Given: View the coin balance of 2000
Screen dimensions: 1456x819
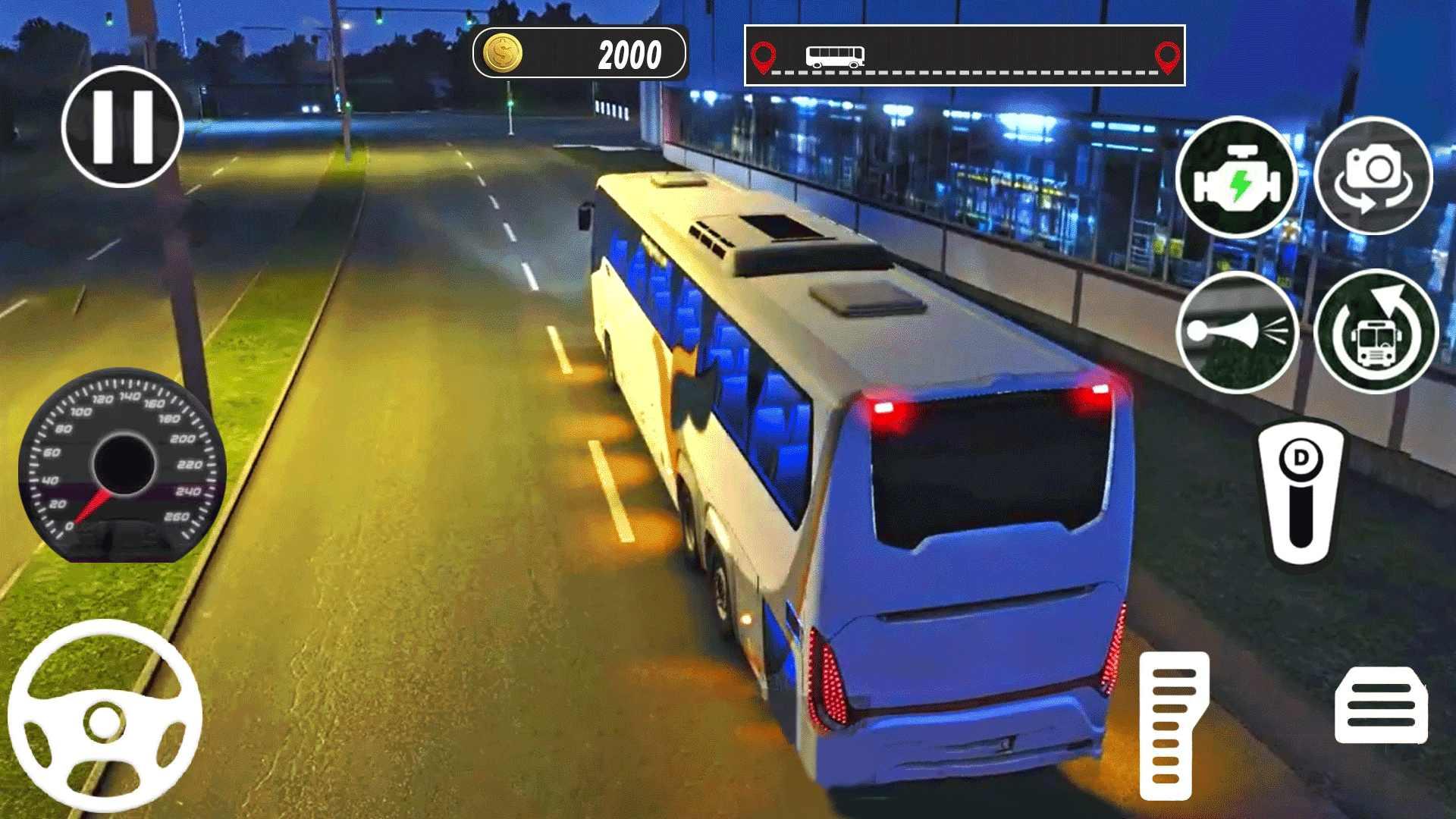Looking at the screenshot, I should (x=629, y=53).
